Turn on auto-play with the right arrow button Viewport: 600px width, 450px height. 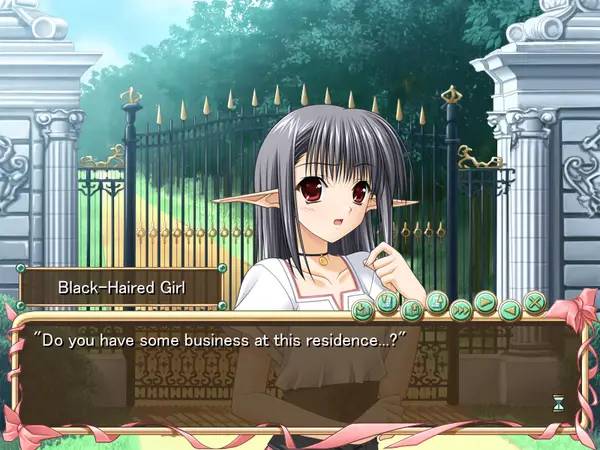click(485, 302)
